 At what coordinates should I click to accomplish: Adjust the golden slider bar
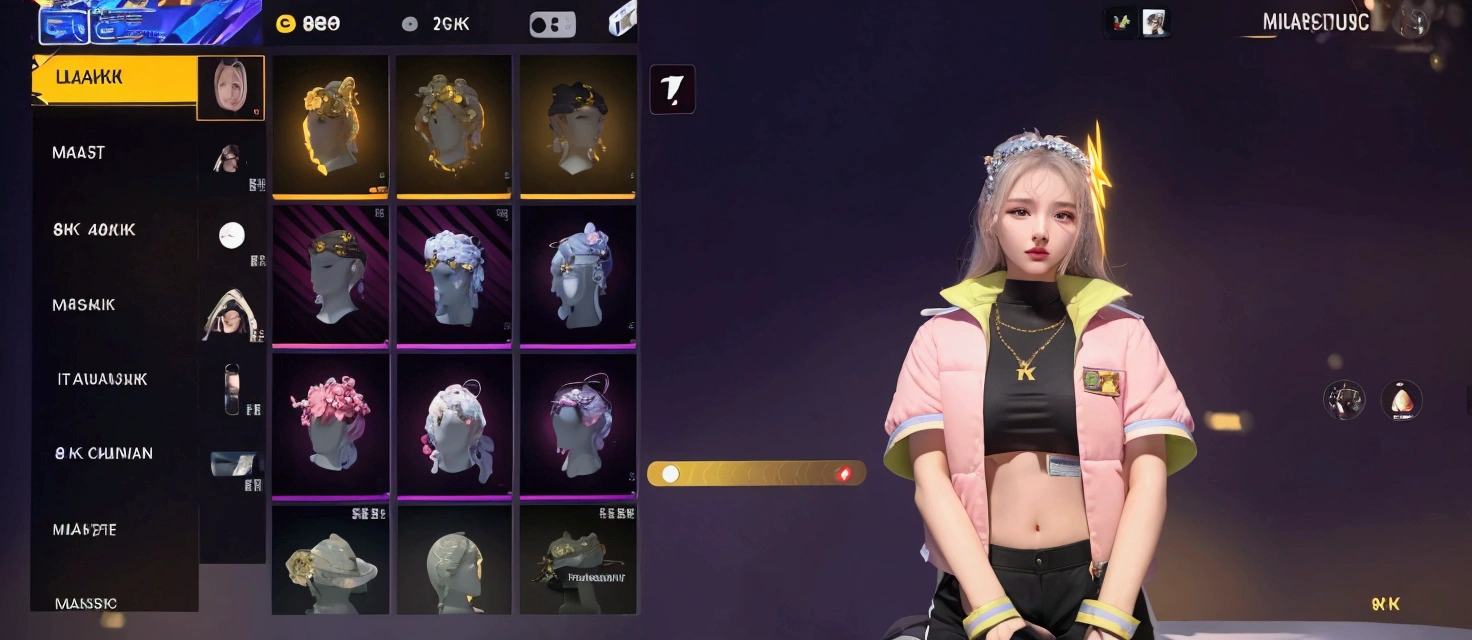coord(756,474)
